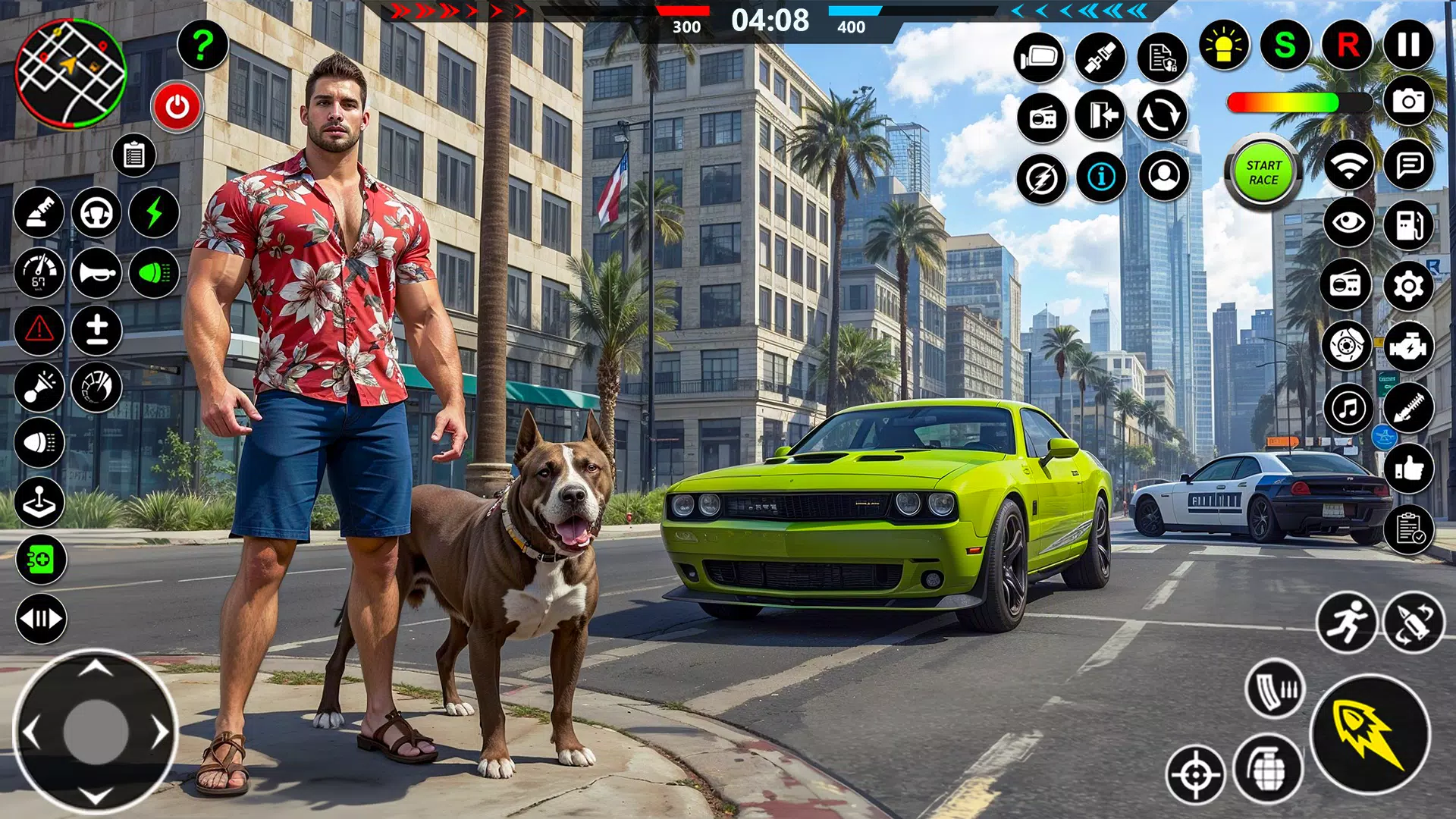Open the blue info icon

[x=1101, y=177]
